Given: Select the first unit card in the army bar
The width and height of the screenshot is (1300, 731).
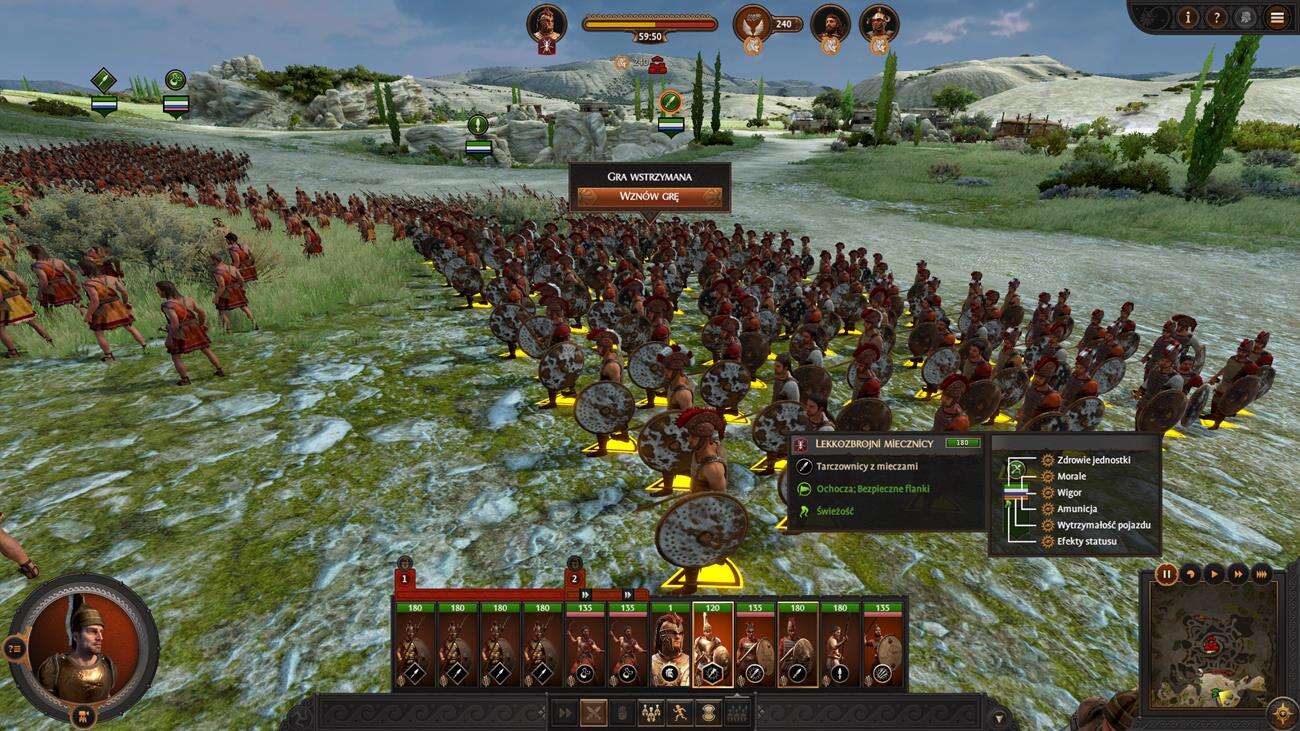Looking at the screenshot, I should (415, 645).
